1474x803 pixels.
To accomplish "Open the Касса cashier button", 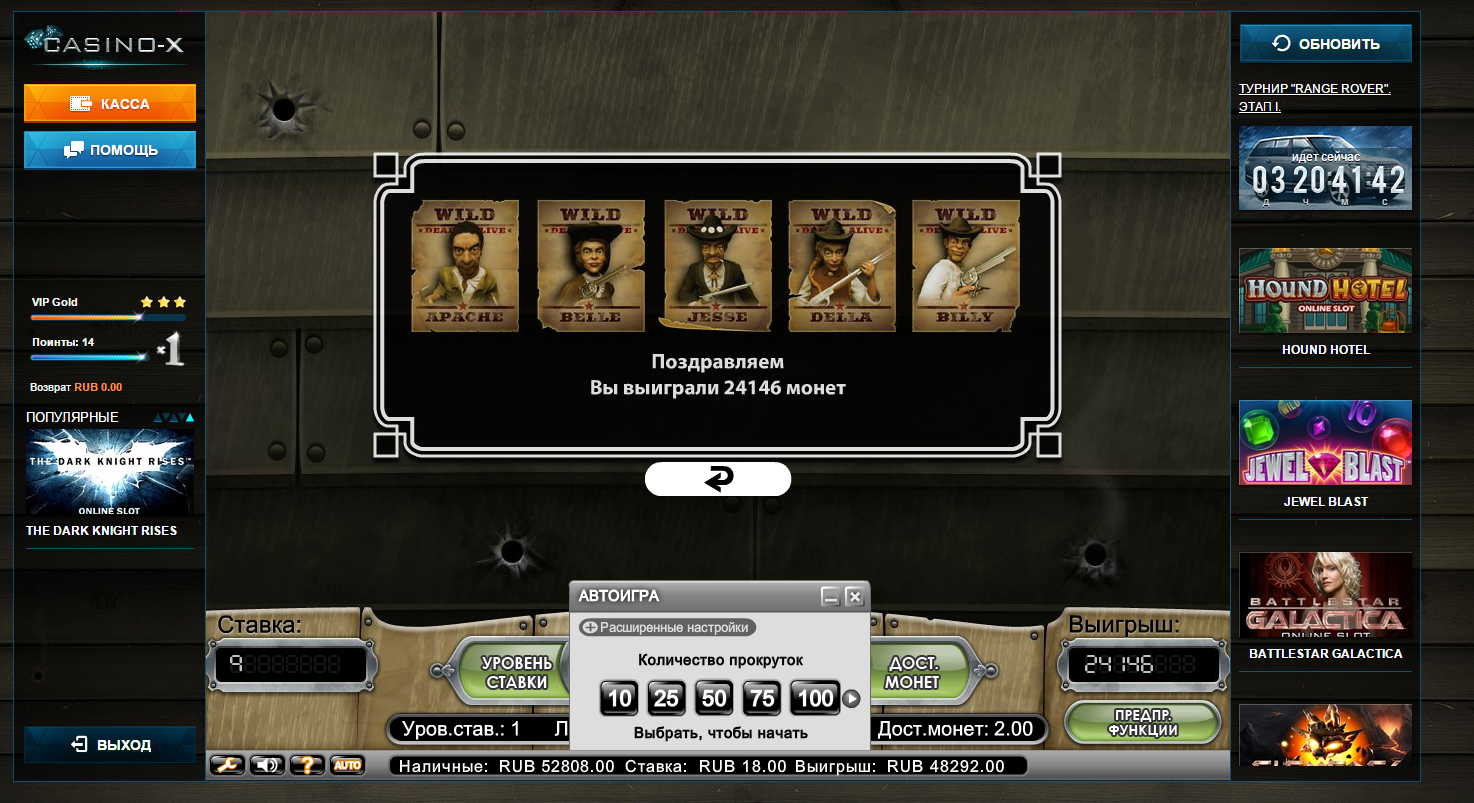I will coord(110,104).
